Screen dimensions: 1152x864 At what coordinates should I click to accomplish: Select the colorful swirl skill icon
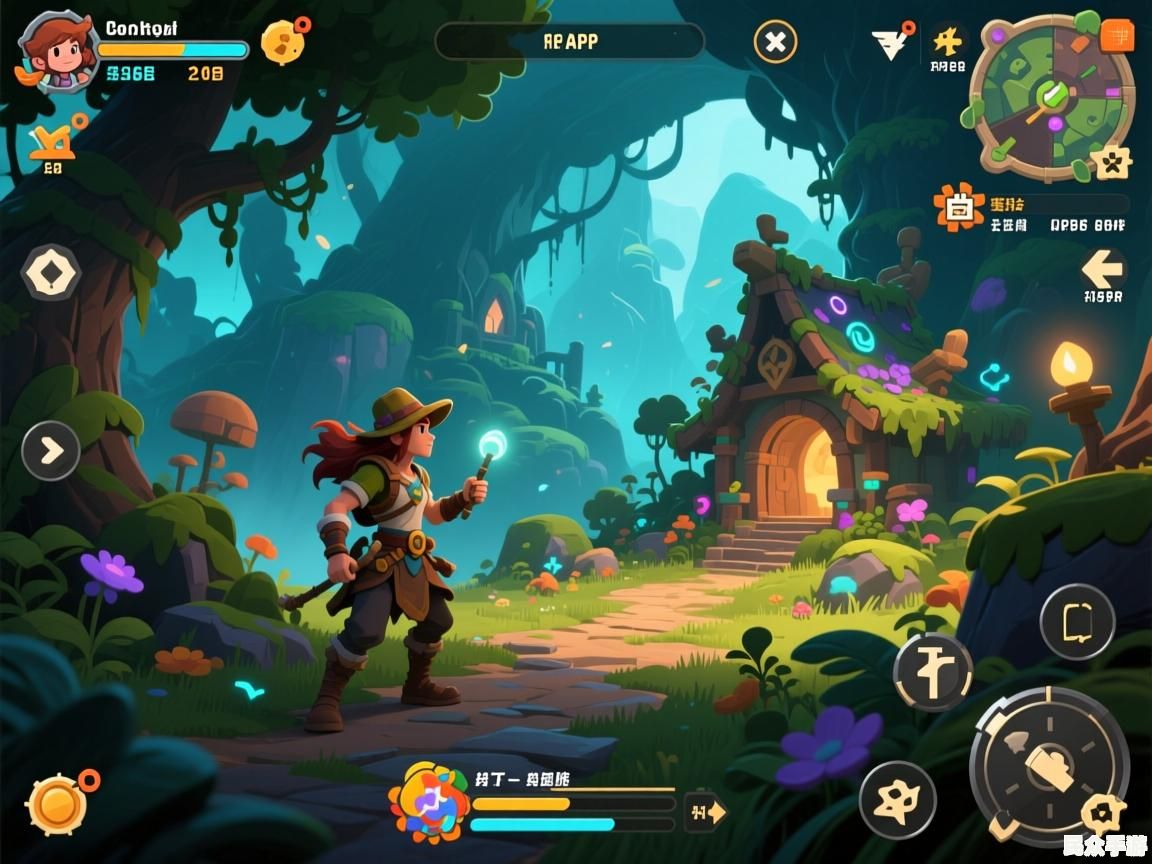(427, 802)
